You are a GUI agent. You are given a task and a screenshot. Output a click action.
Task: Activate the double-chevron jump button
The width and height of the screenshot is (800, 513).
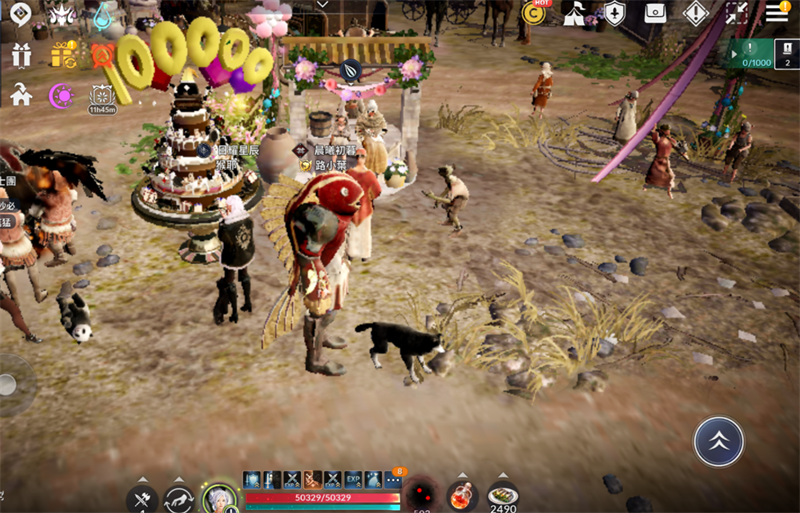point(718,441)
